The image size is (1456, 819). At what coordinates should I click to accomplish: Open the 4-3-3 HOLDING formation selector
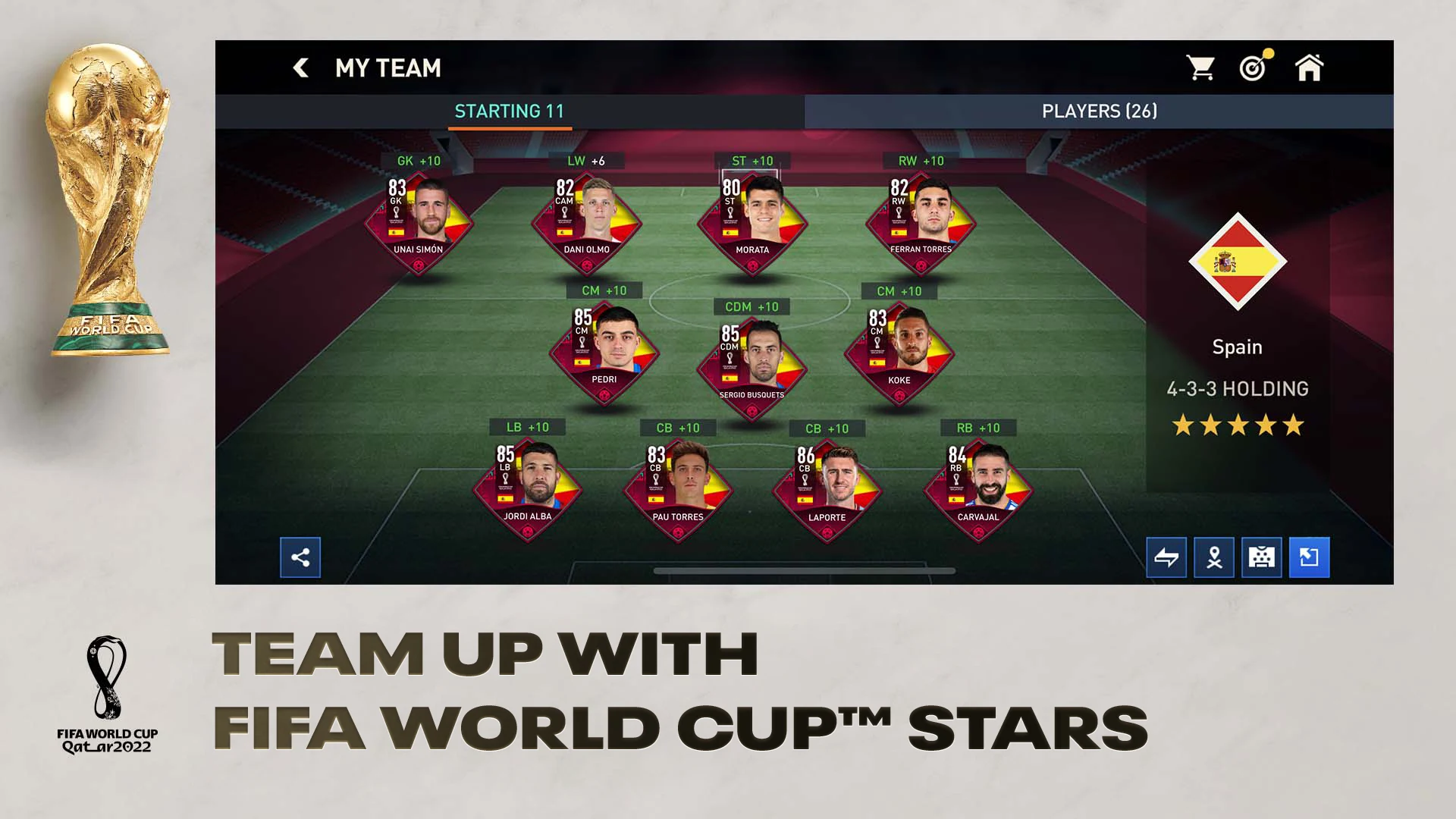[x=1237, y=389]
